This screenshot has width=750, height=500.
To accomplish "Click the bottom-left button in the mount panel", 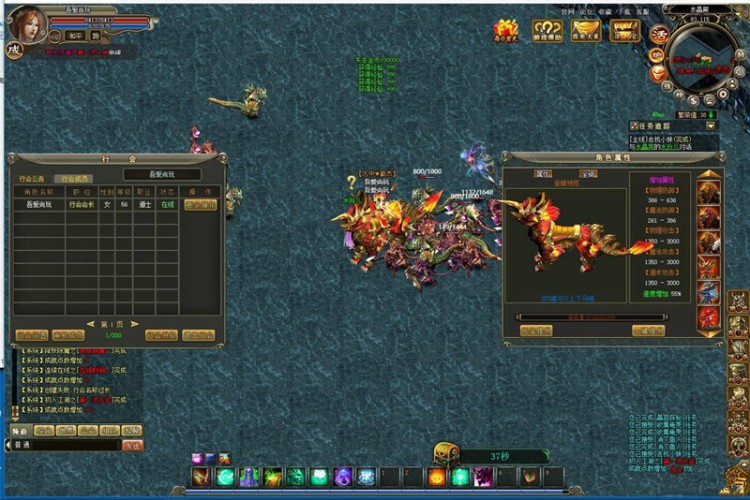I will tap(535, 330).
